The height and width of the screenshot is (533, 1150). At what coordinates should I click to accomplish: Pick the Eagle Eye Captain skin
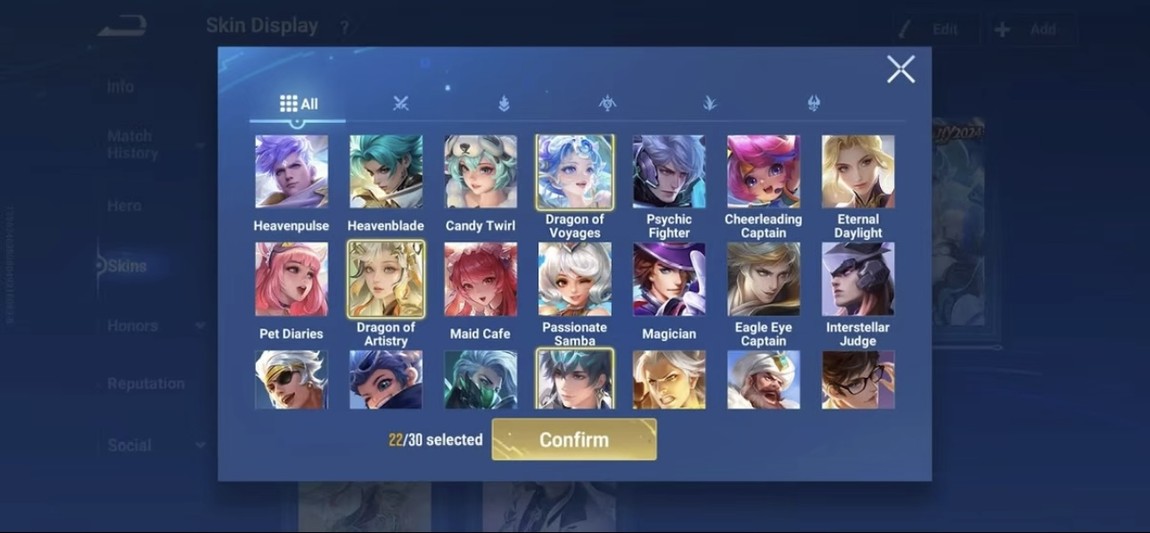pyautogui.click(x=763, y=279)
